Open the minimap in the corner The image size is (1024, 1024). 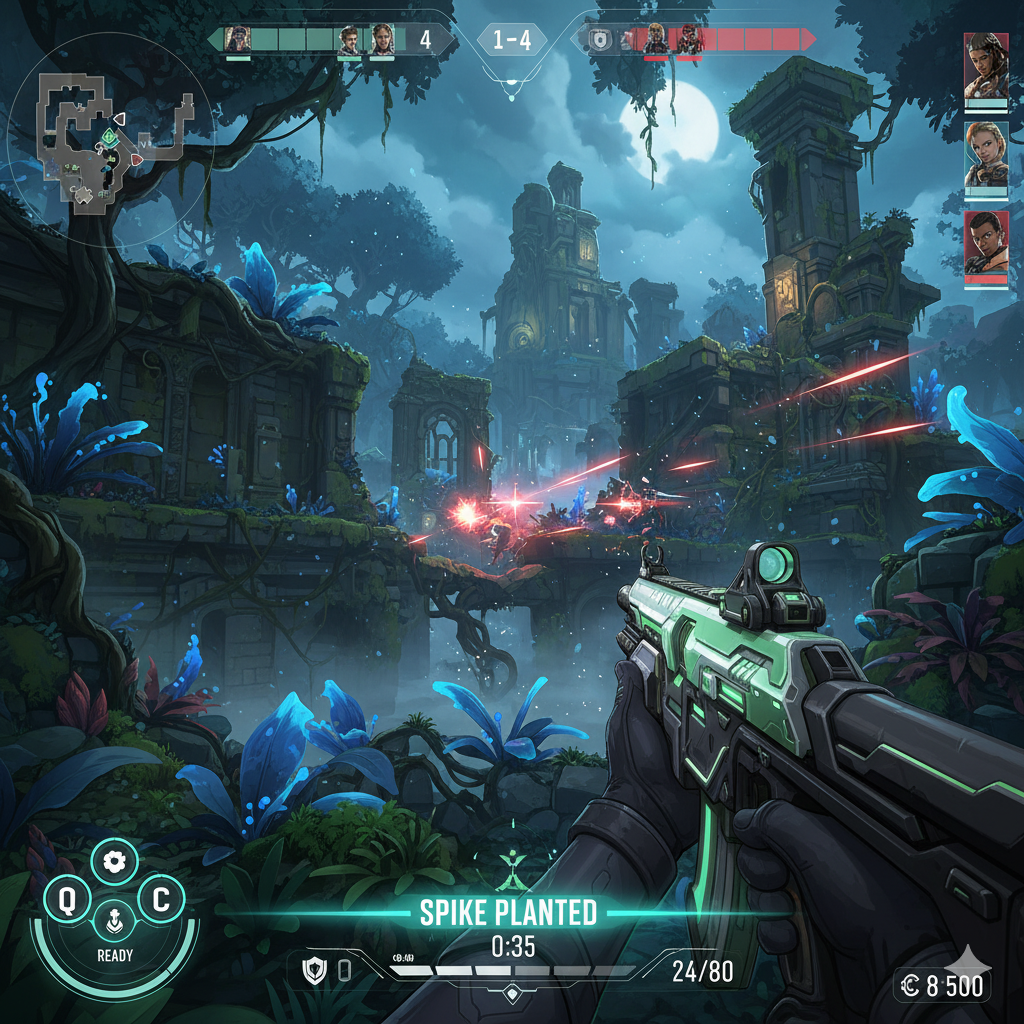point(110,140)
